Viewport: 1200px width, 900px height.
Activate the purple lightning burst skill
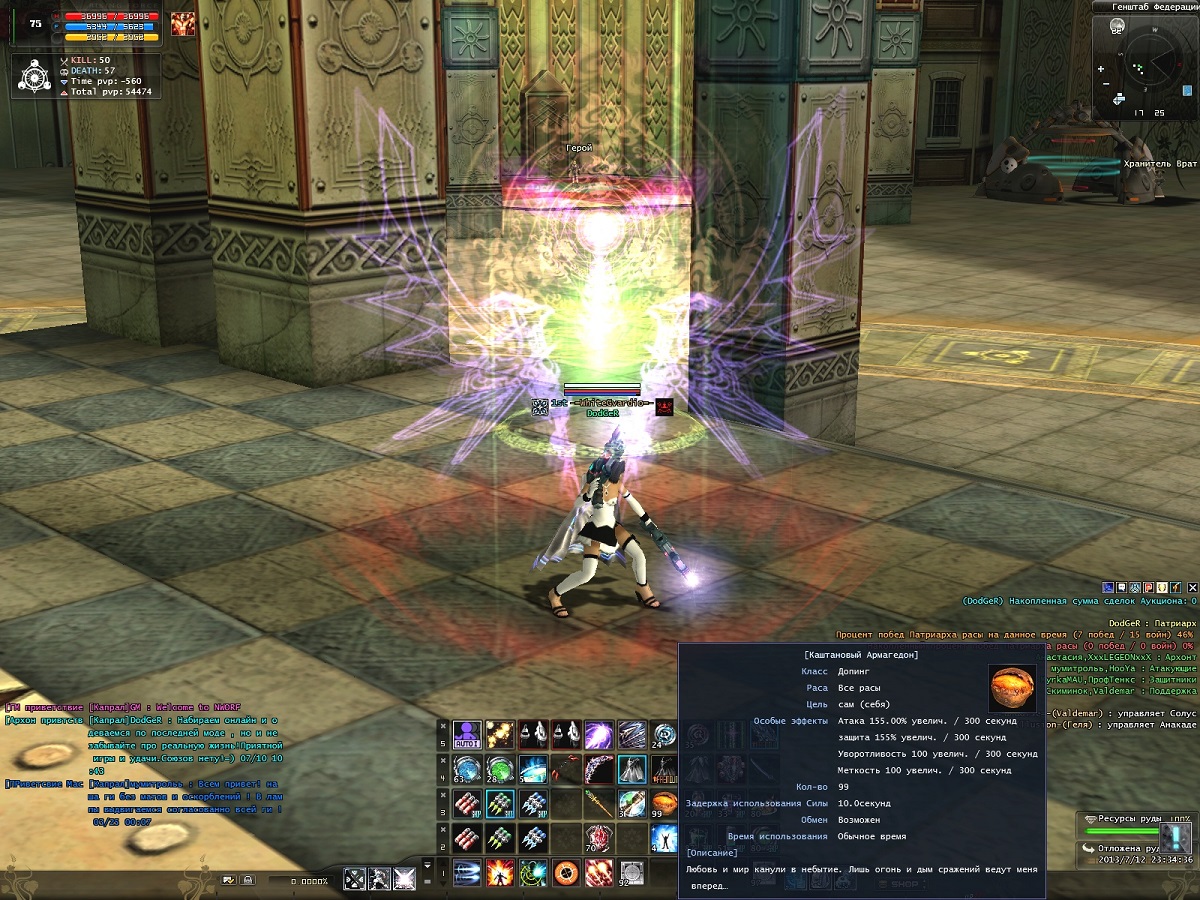598,735
